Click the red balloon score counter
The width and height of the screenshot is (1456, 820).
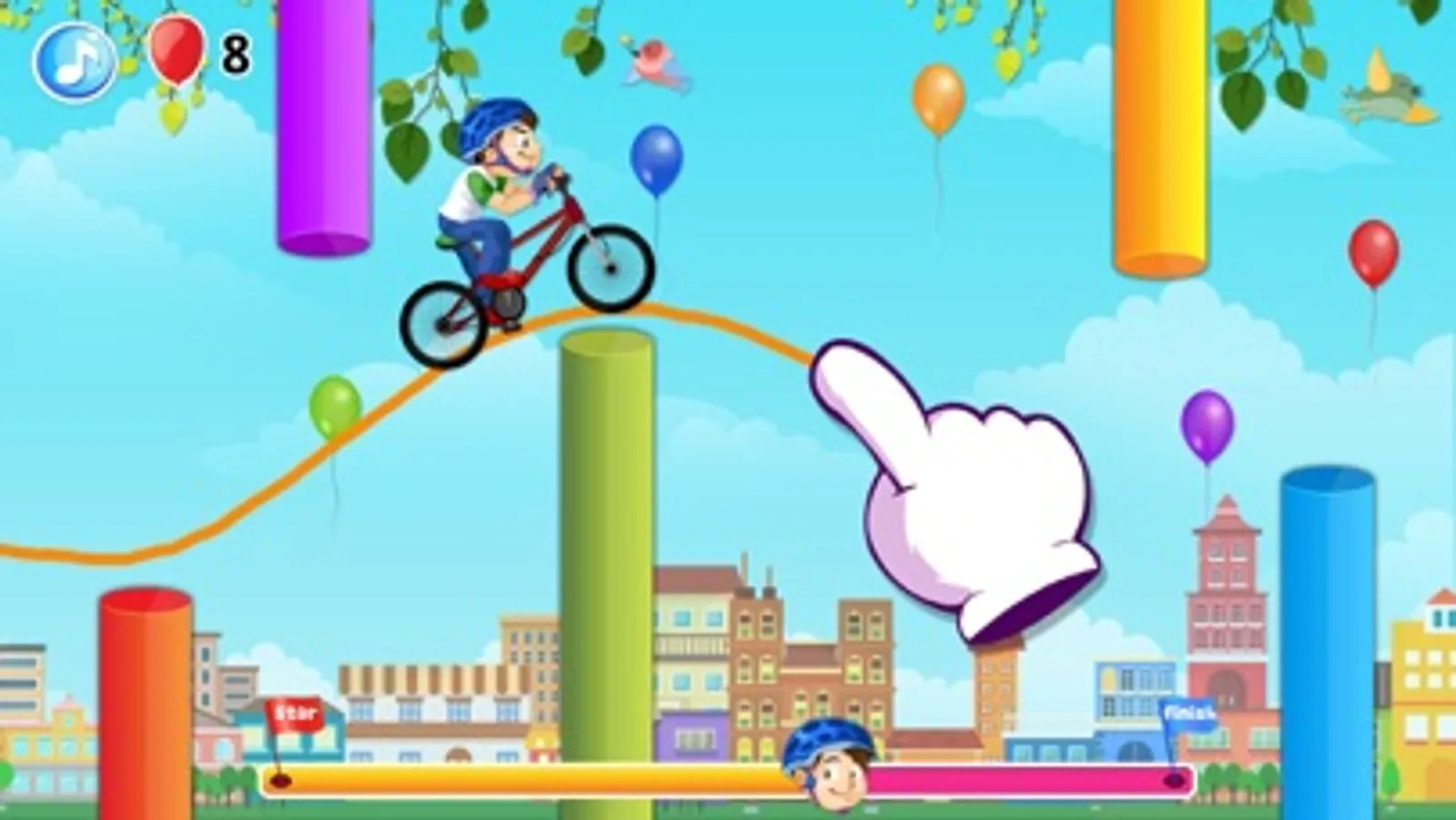pyautogui.click(x=176, y=52)
